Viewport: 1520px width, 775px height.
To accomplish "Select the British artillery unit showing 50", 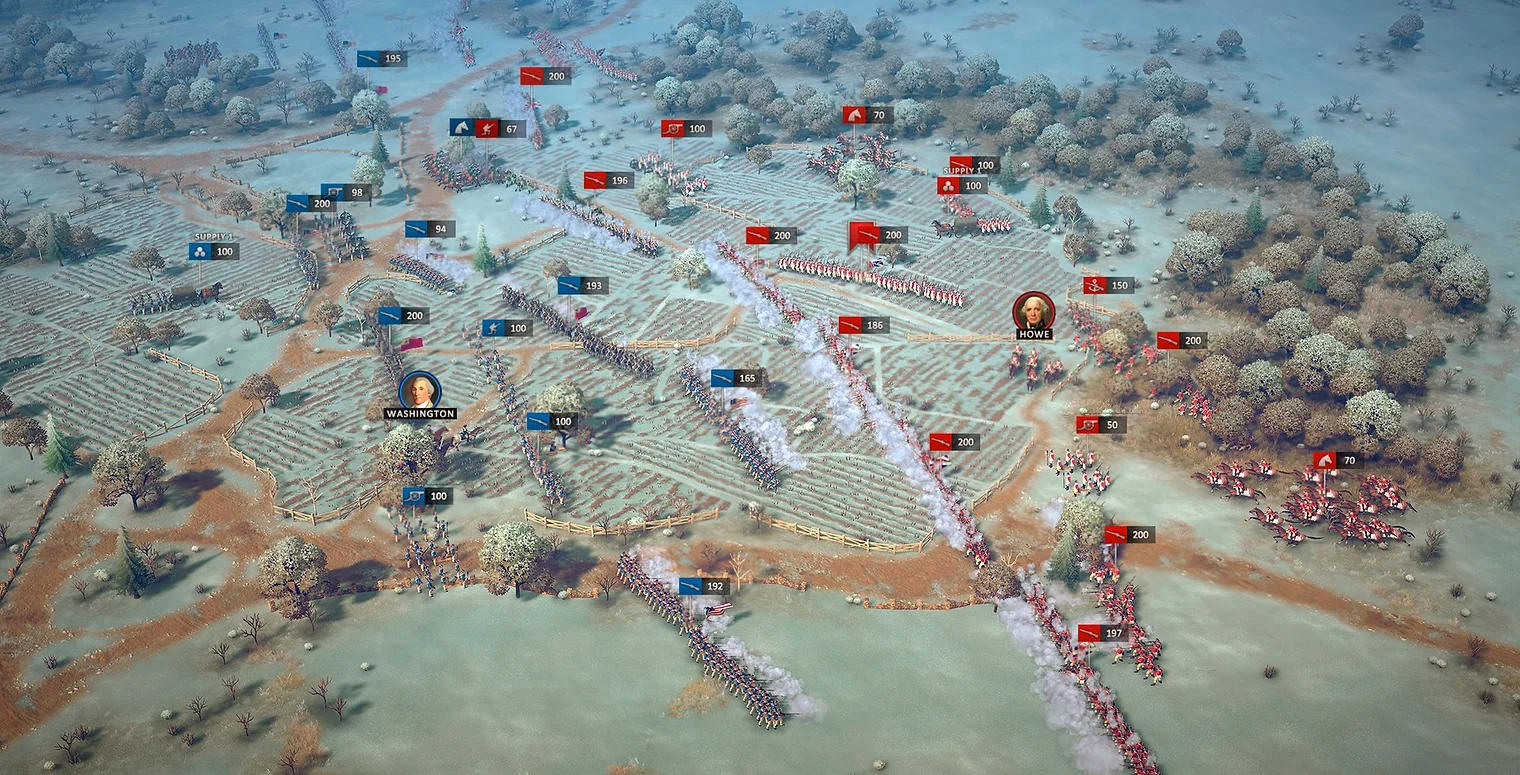I will (1091, 423).
